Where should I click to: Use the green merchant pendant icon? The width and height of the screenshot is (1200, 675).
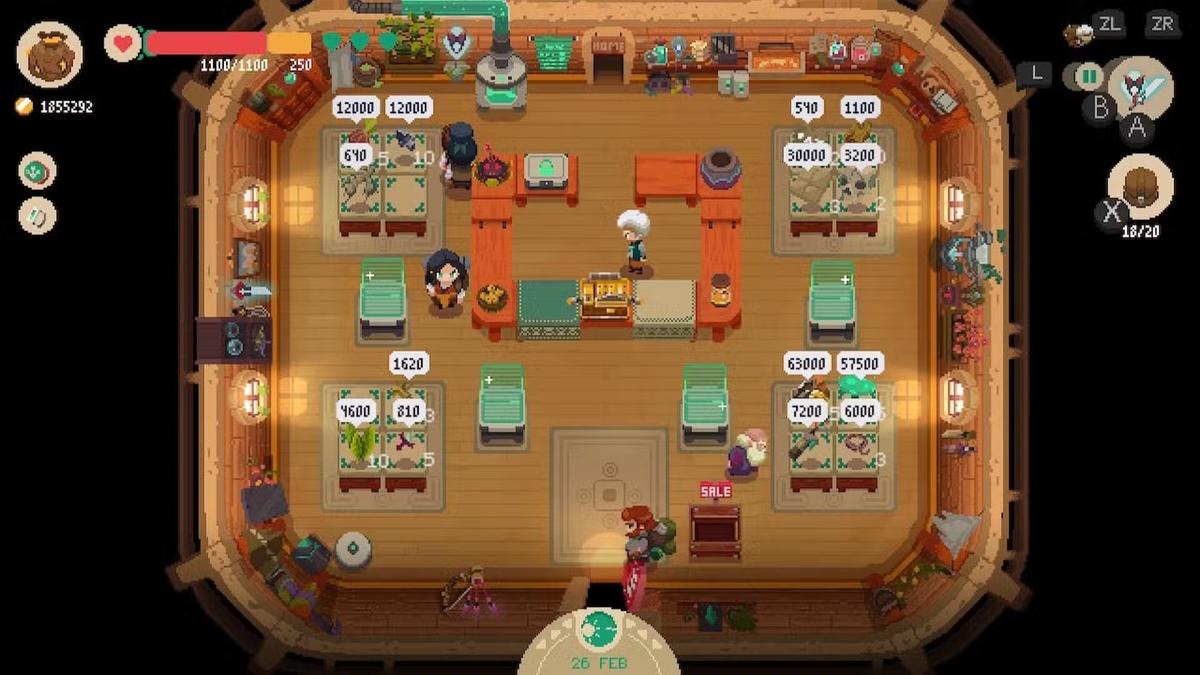pos(38,170)
